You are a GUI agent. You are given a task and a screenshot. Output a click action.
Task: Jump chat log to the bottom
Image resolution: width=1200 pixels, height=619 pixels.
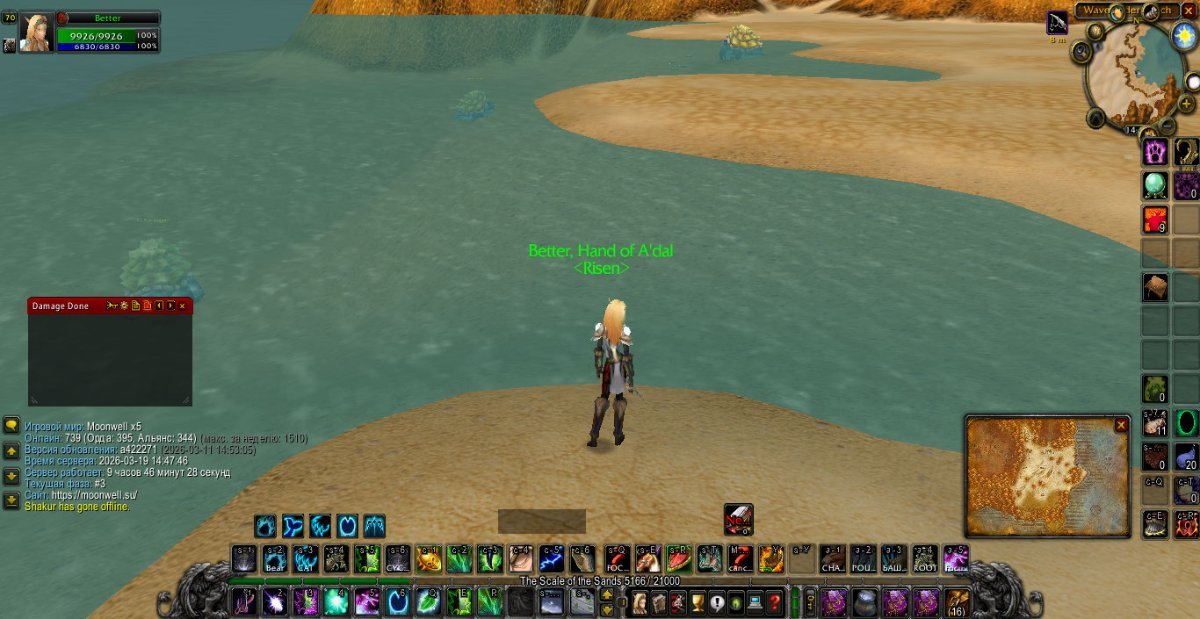[x=11, y=500]
